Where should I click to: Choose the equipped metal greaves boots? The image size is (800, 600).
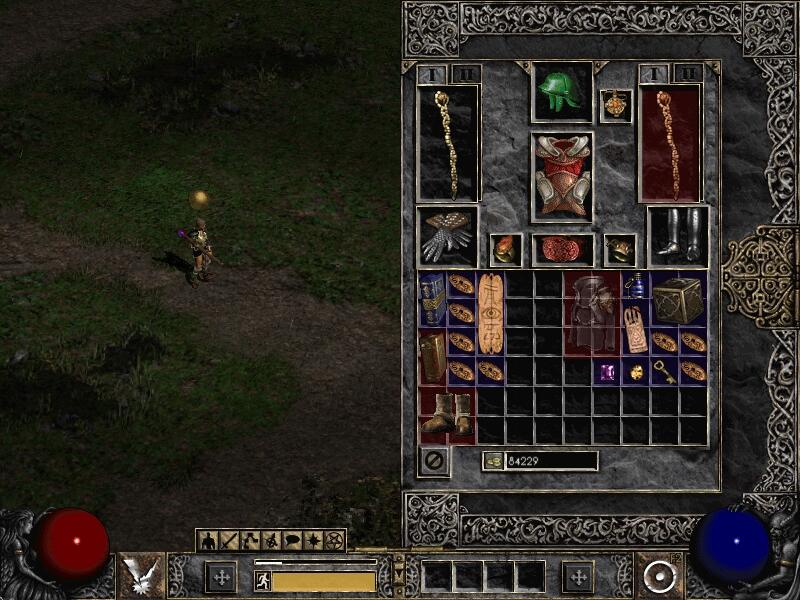pos(677,236)
